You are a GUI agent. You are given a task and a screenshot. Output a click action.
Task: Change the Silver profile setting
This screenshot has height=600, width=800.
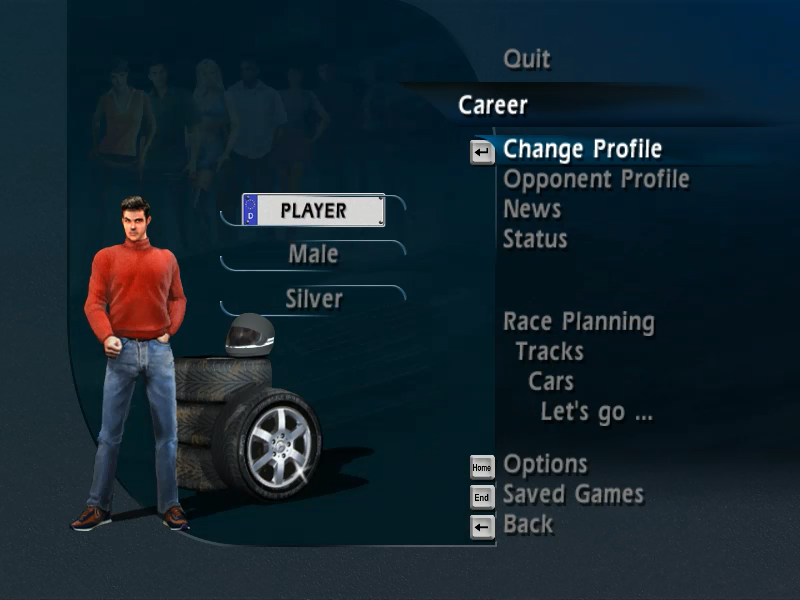pyautogui.click(x=314, y=299)
